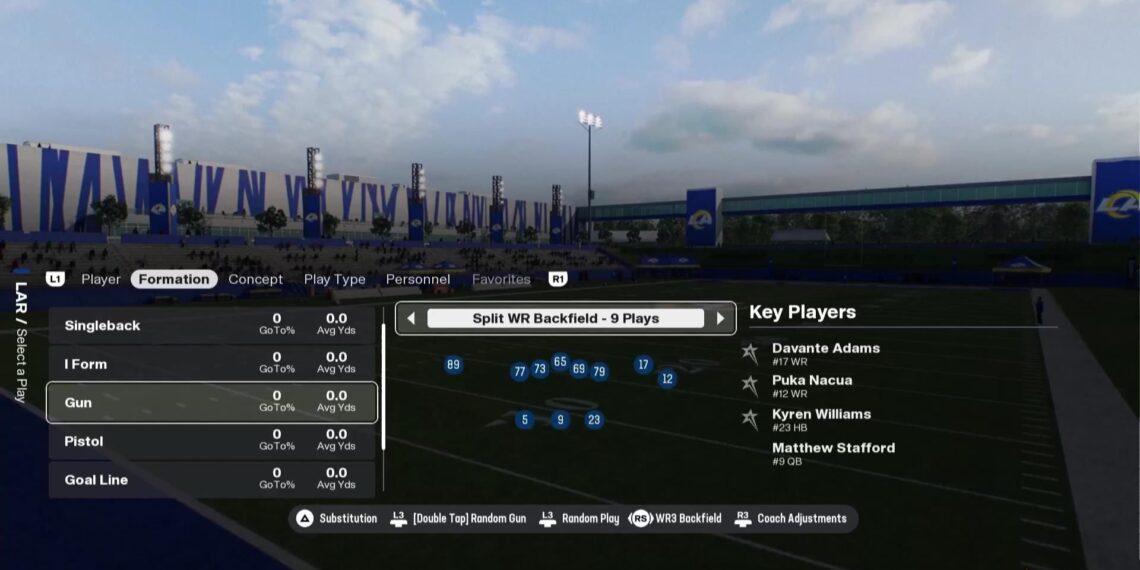This screenshot has width=1140, height=570.
Task: Select key player Davante Adams
Action: [825, 353]
